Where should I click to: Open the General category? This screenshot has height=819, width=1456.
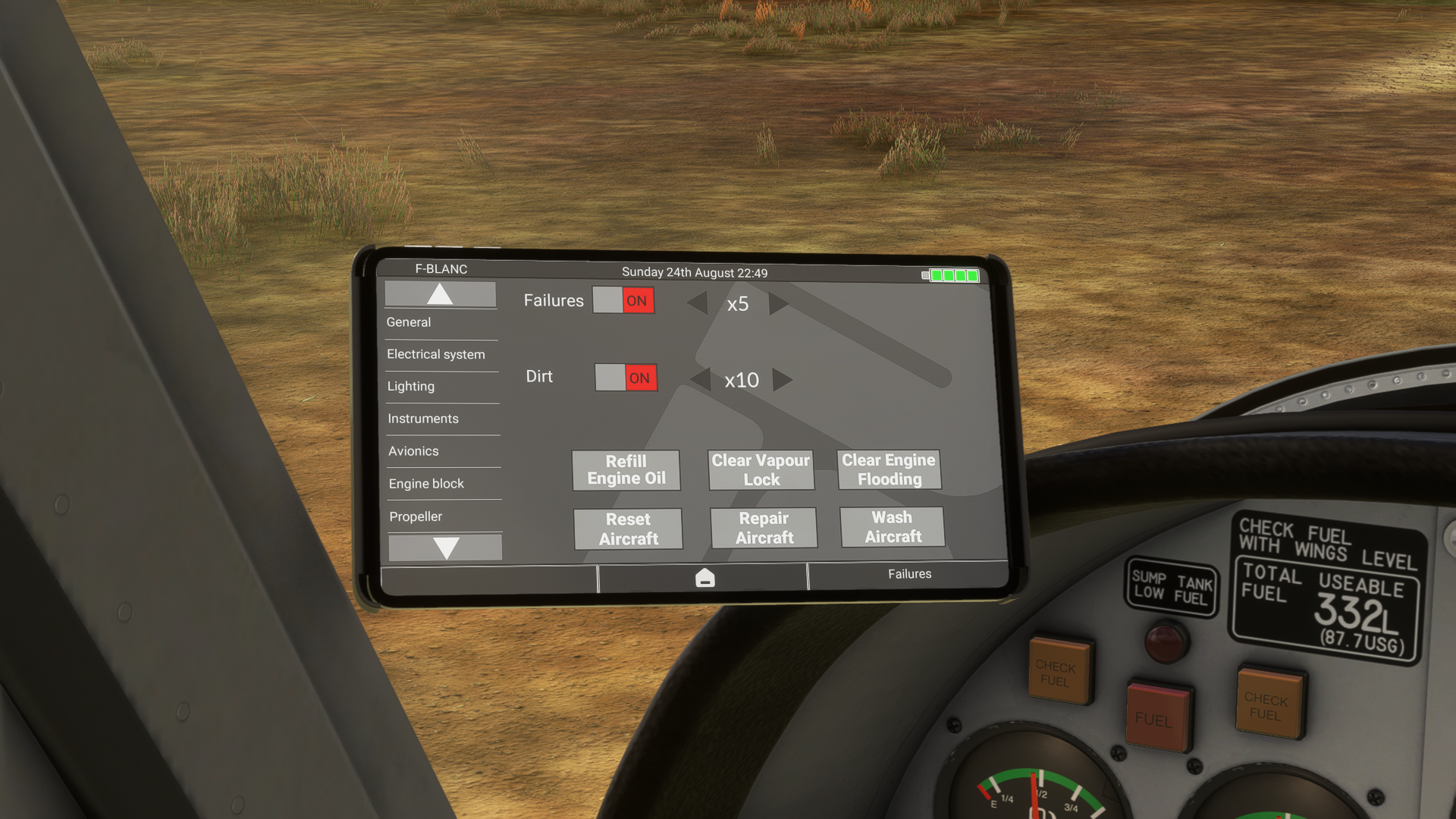(409, 322)
